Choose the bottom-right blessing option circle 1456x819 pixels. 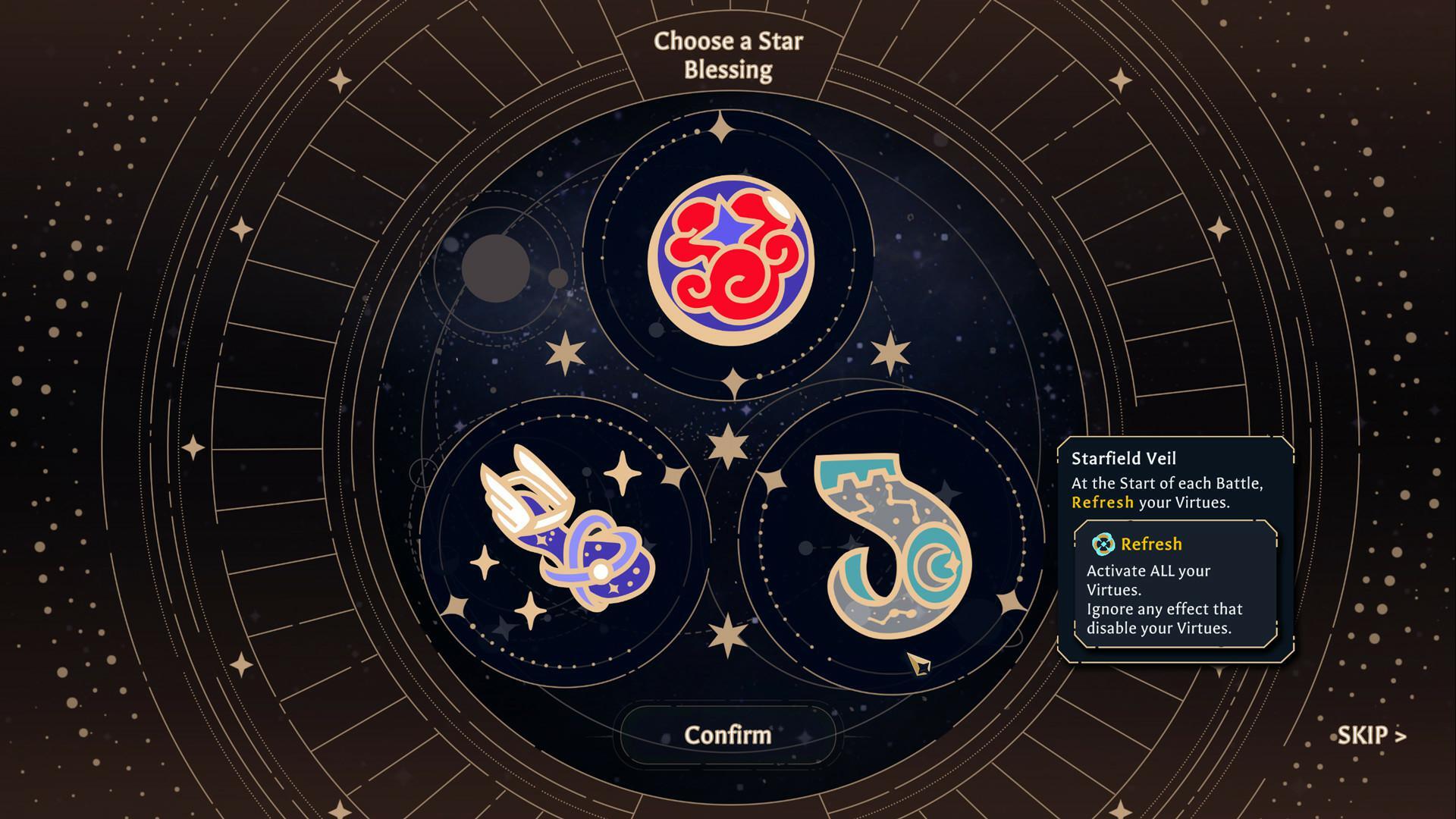[x=887, y=546]
